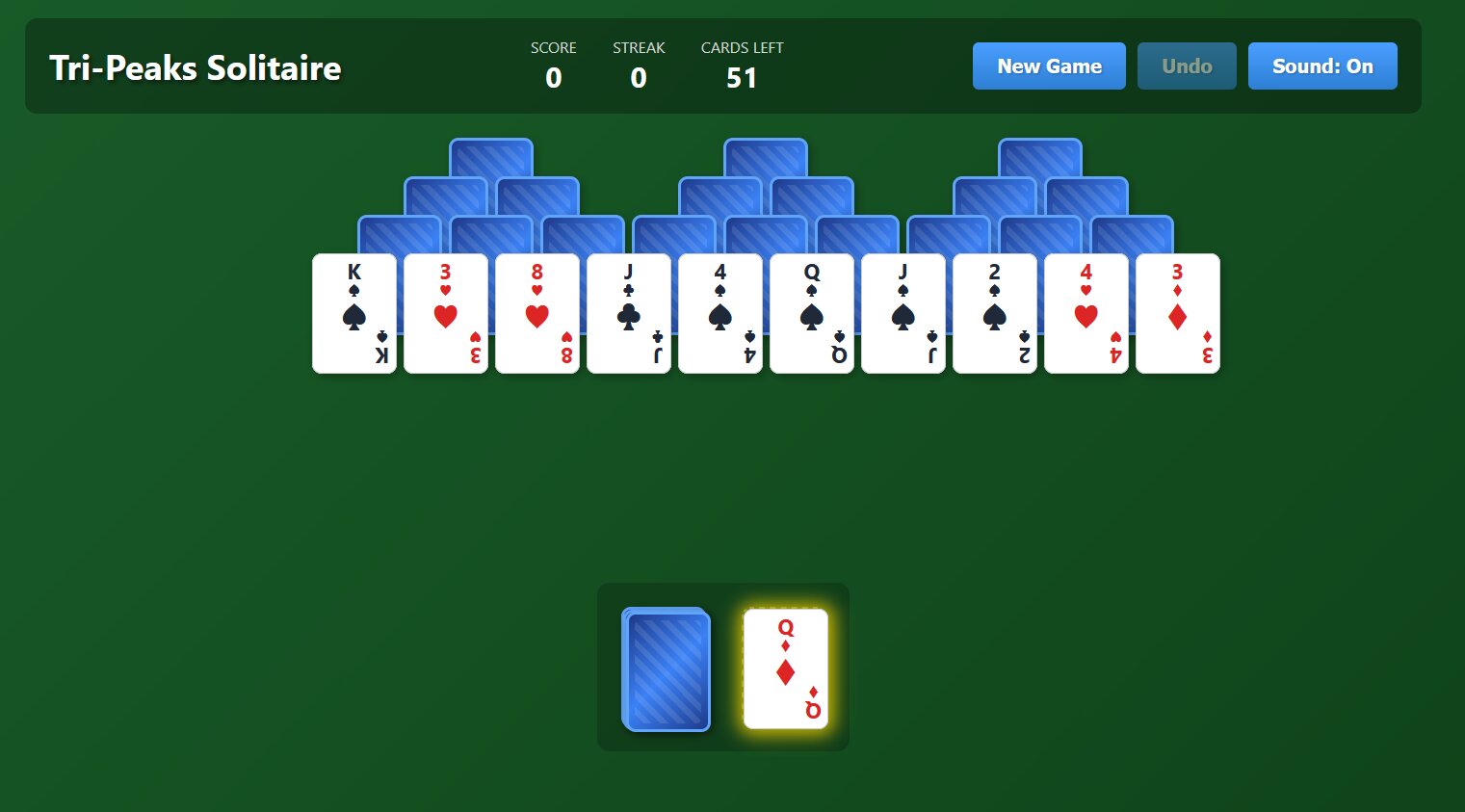
Task: Click the Queen of Diamonds waste card
Action: point(786,669)
